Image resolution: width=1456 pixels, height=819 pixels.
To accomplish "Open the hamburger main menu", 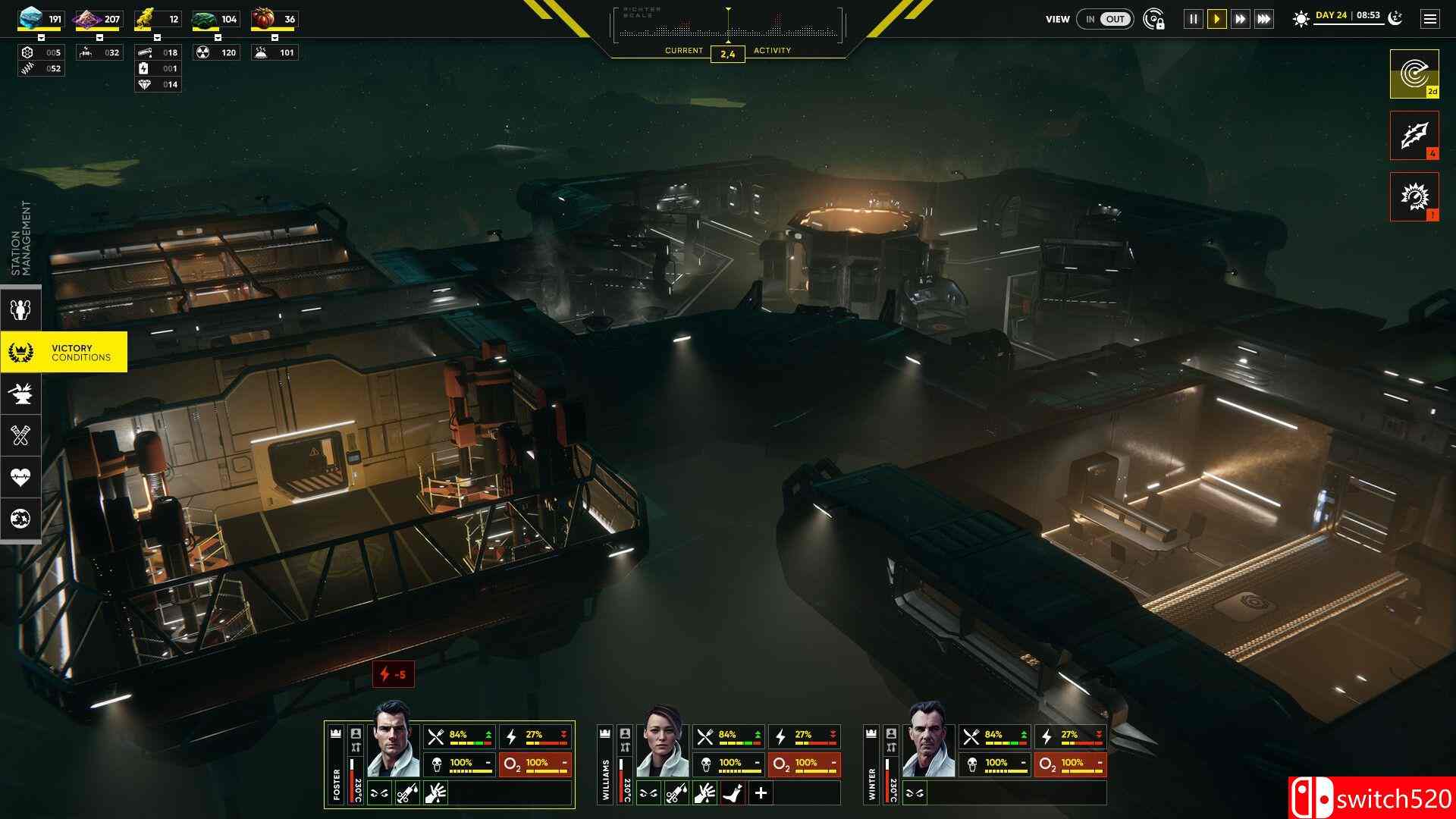I will coord(1429,19).
